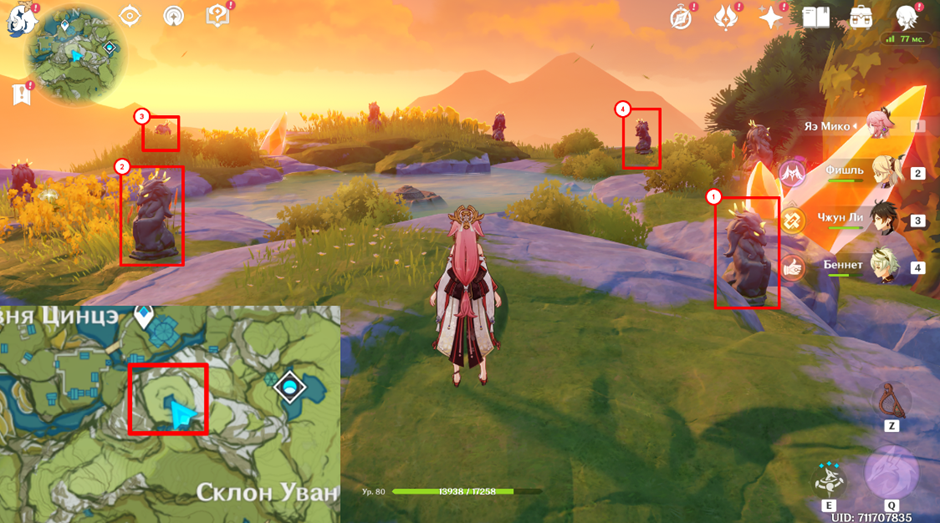Open the Wish four-pointed star icon
Viewport: 940px width, 523px height.
click(771, 17)
